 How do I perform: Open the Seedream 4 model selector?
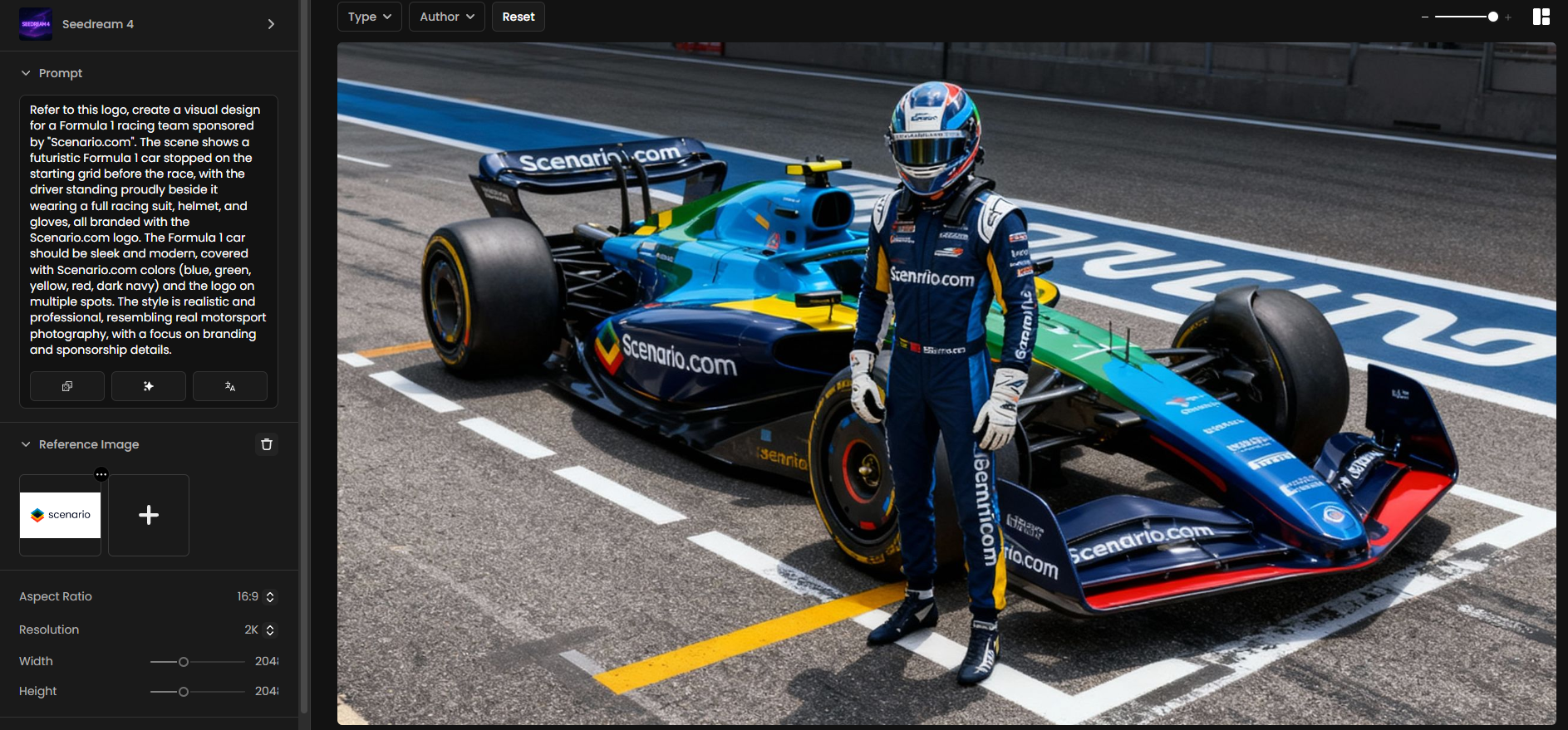tap(148, 24)
